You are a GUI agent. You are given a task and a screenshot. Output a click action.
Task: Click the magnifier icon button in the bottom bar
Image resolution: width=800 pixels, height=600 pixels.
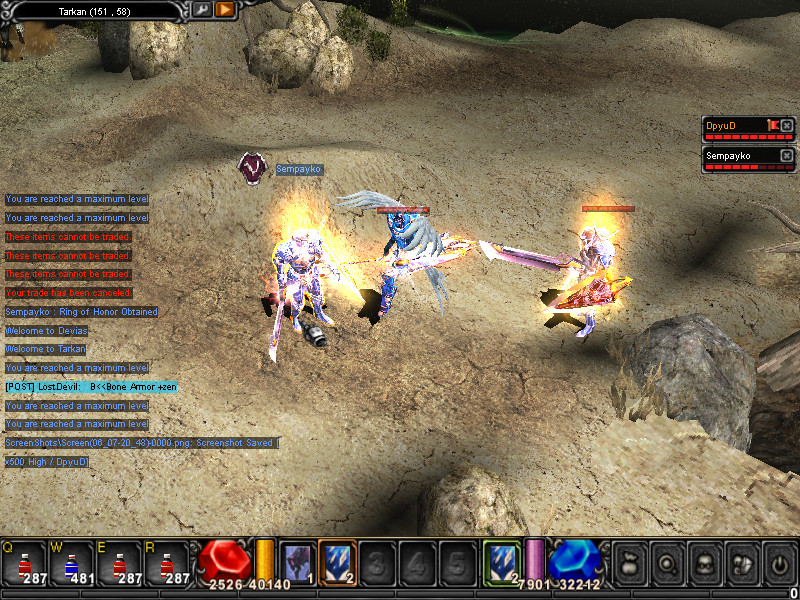(665, 564)
